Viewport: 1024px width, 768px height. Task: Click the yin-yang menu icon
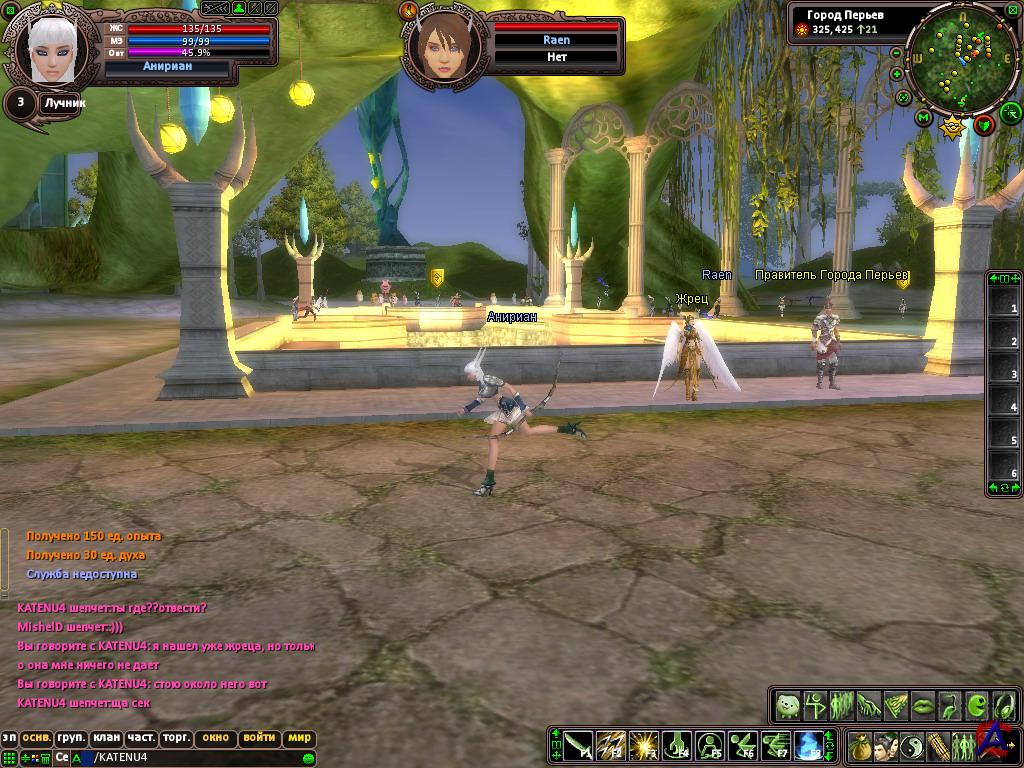point(911,746)
